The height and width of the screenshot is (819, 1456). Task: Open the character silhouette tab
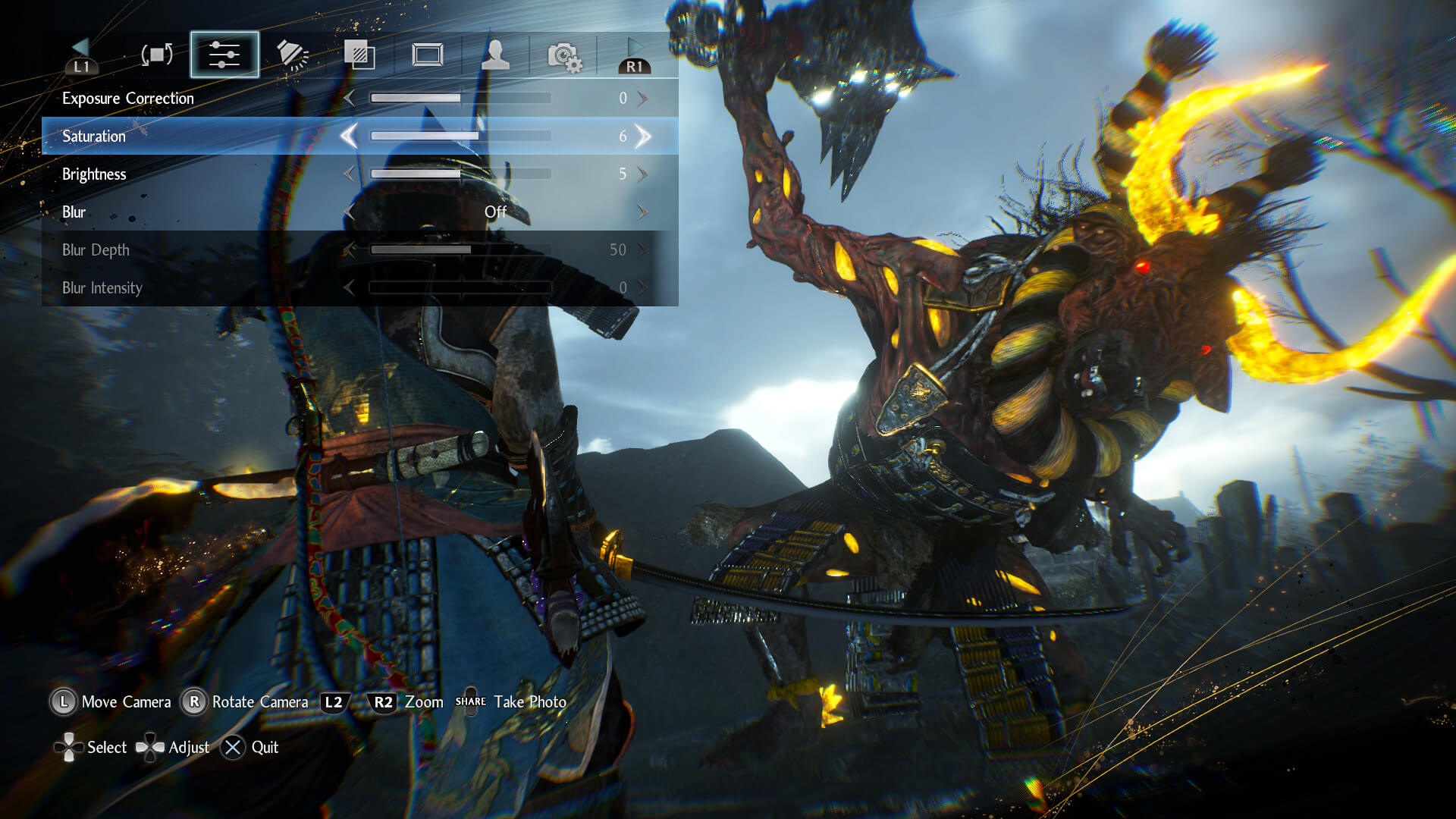coord(495,55)
